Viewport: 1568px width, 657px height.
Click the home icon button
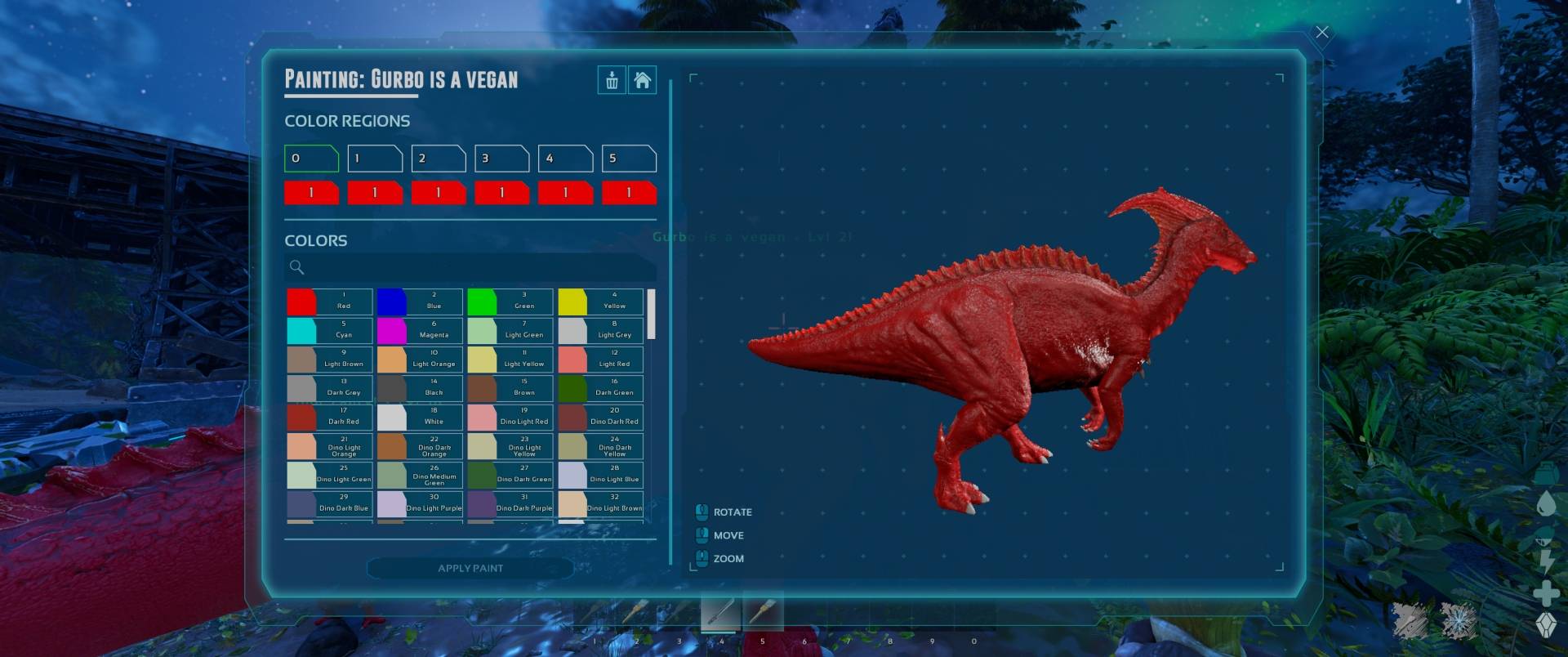point(643,80)
